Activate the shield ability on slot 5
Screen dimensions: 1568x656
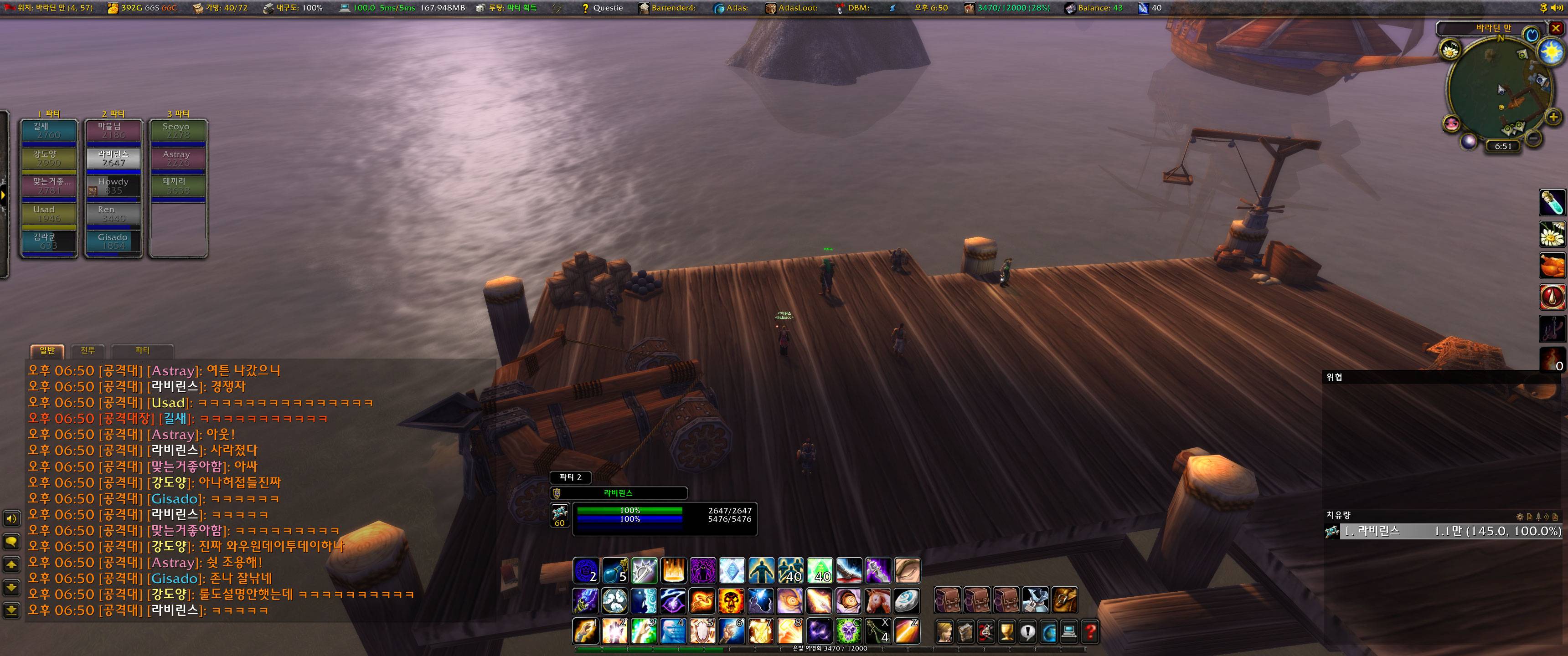click(x=702, y=632)
